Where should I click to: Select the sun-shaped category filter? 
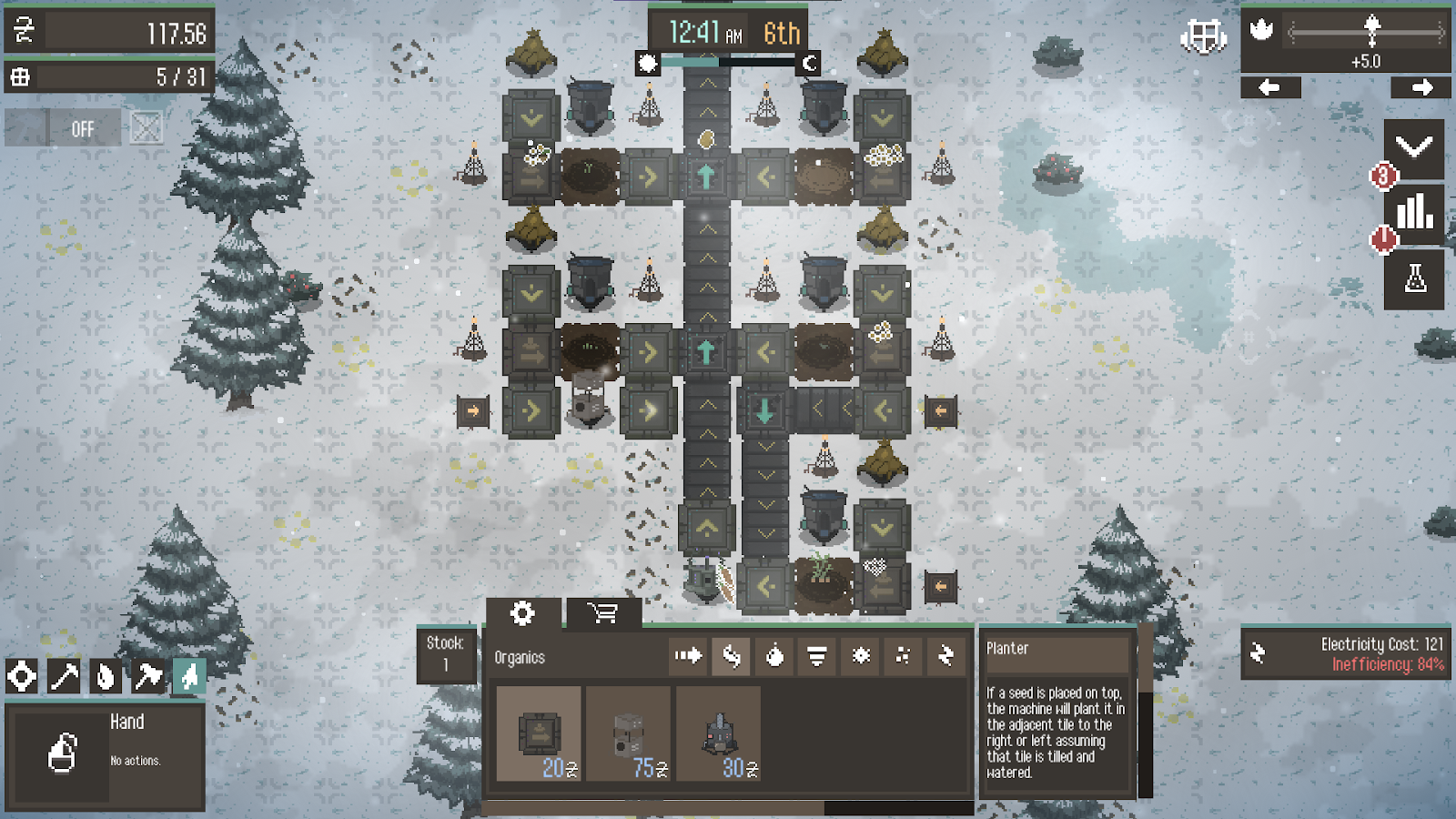coord(861,655)
